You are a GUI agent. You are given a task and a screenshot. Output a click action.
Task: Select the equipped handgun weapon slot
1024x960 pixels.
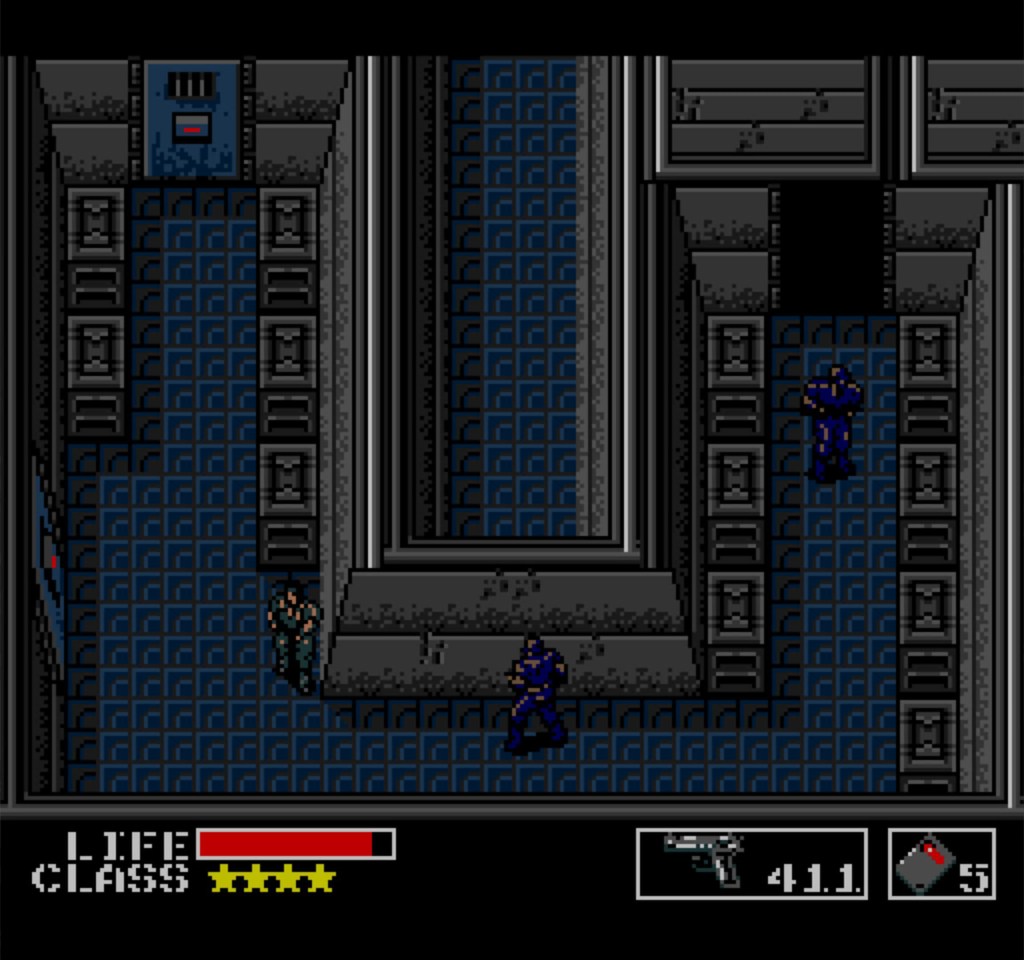click(751, 863)
